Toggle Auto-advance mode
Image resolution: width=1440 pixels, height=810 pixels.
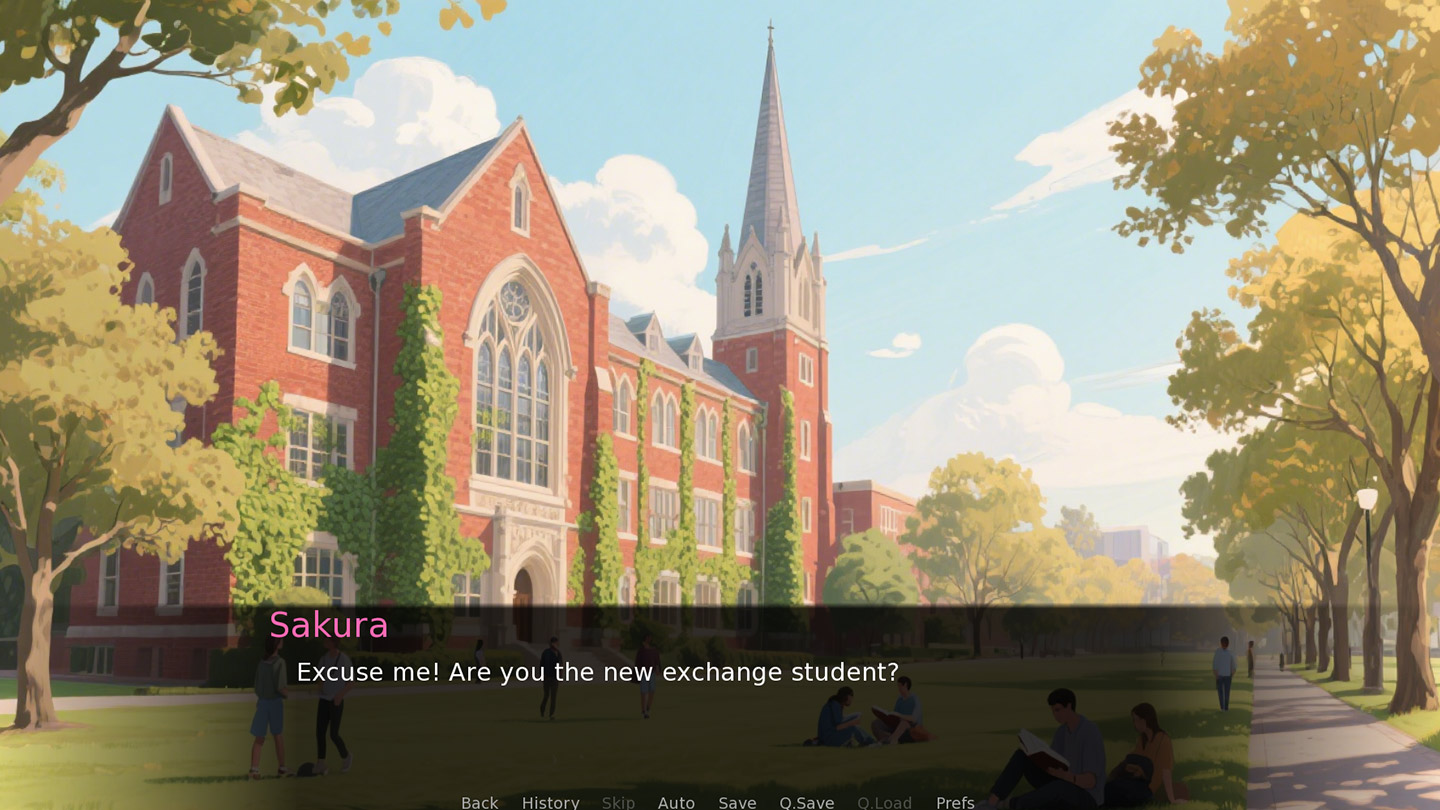coord(676,802)
